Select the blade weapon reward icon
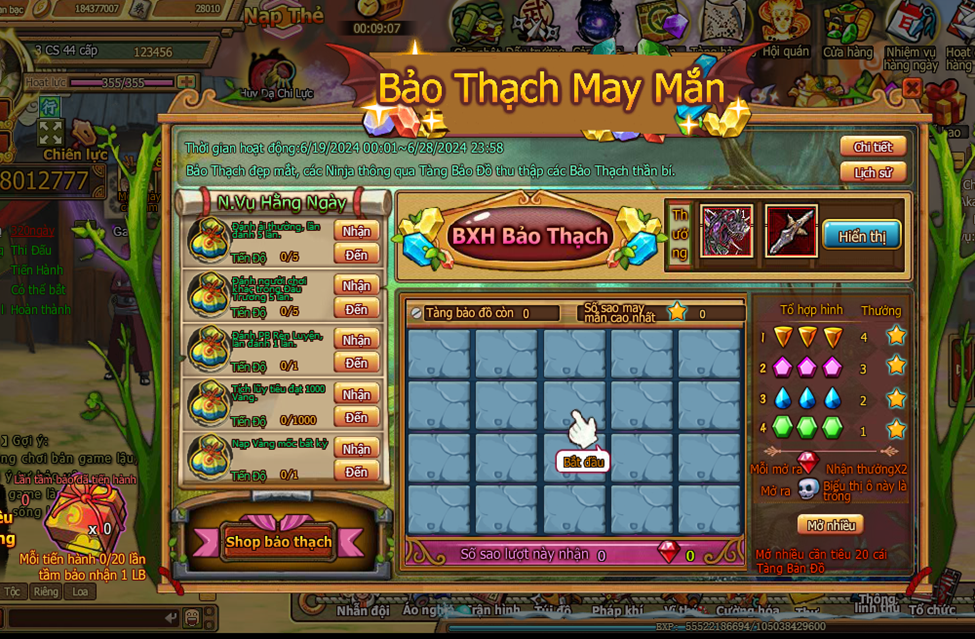 click(791, 231)
